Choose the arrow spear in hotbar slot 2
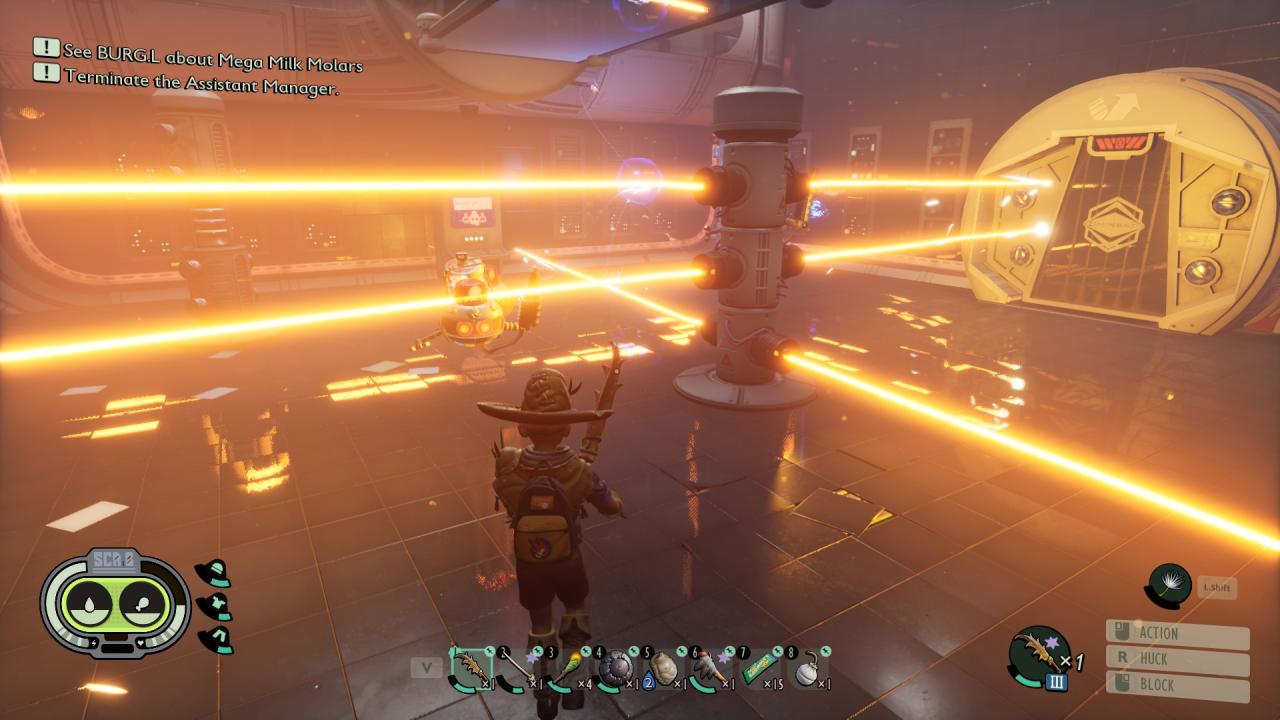 pos(518,668)
